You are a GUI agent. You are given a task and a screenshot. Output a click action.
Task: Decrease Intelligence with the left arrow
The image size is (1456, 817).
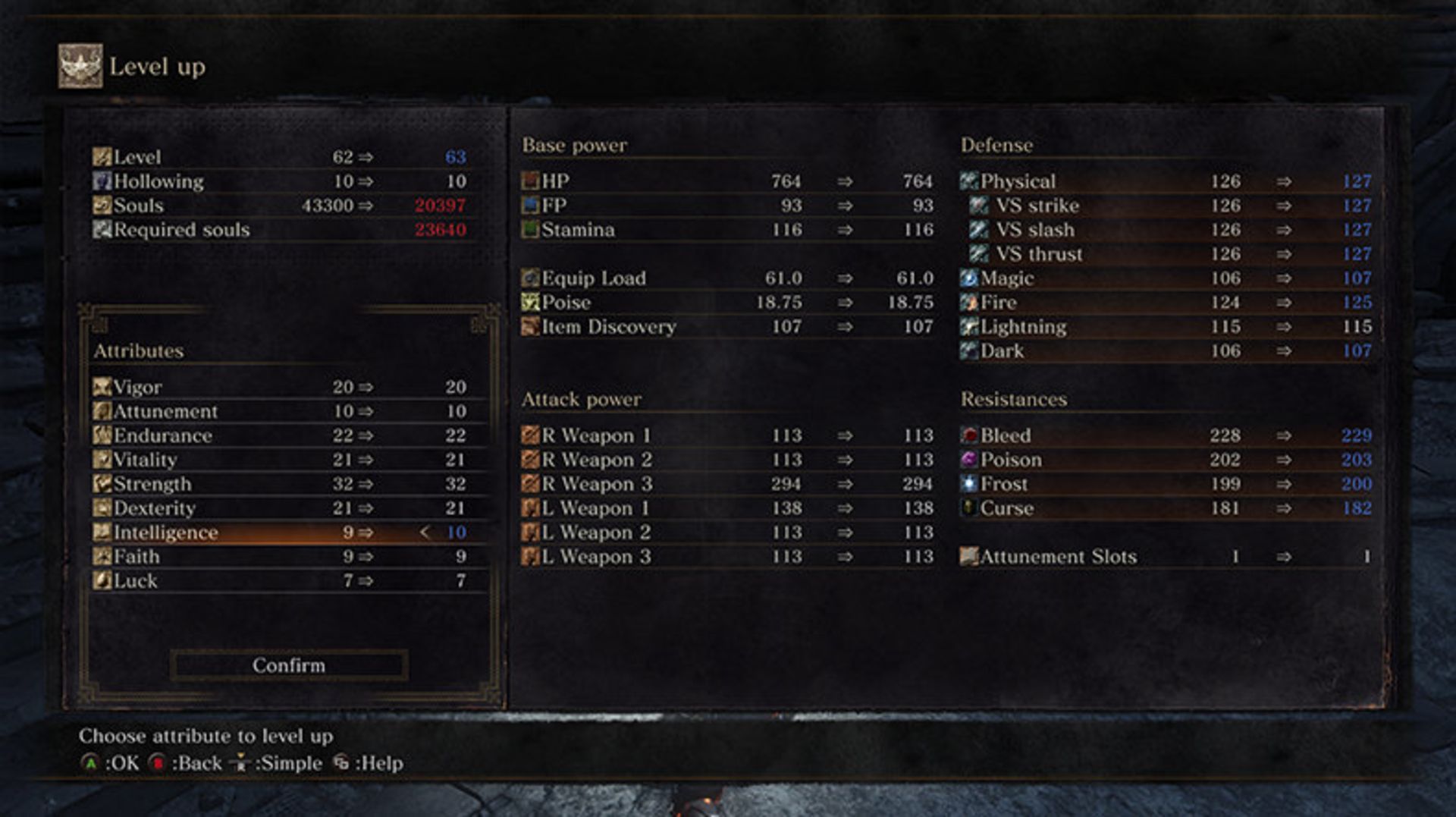[425, 533]
